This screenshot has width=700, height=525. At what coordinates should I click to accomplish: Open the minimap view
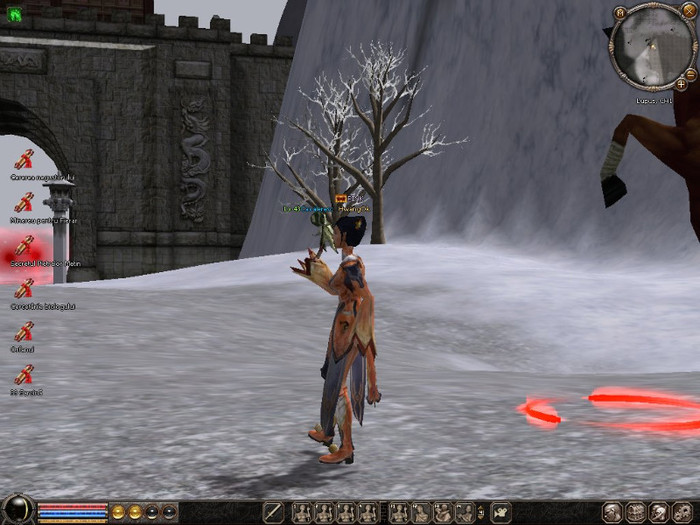(651, 45)
